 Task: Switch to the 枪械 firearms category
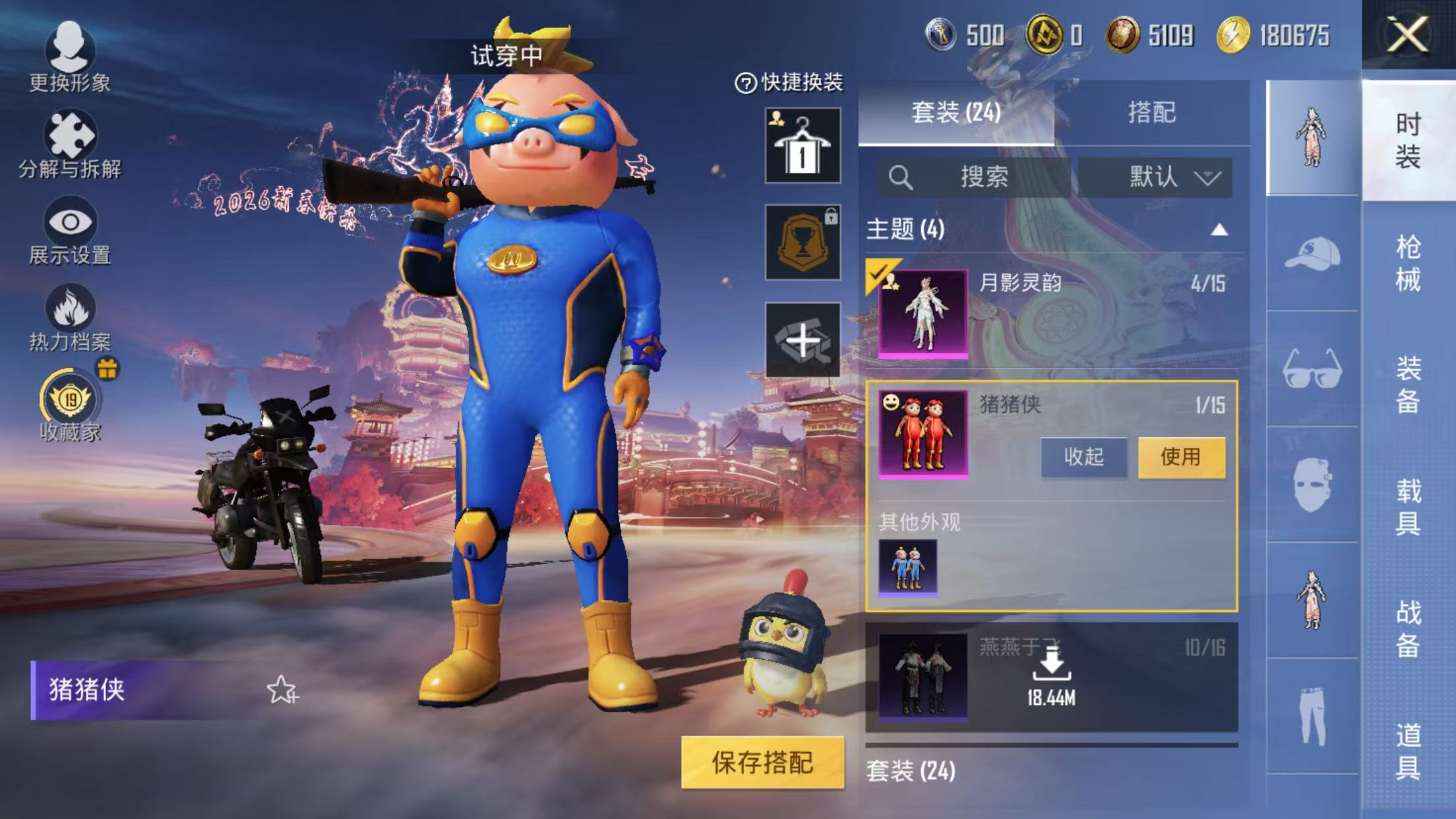tap(1408, 262)
